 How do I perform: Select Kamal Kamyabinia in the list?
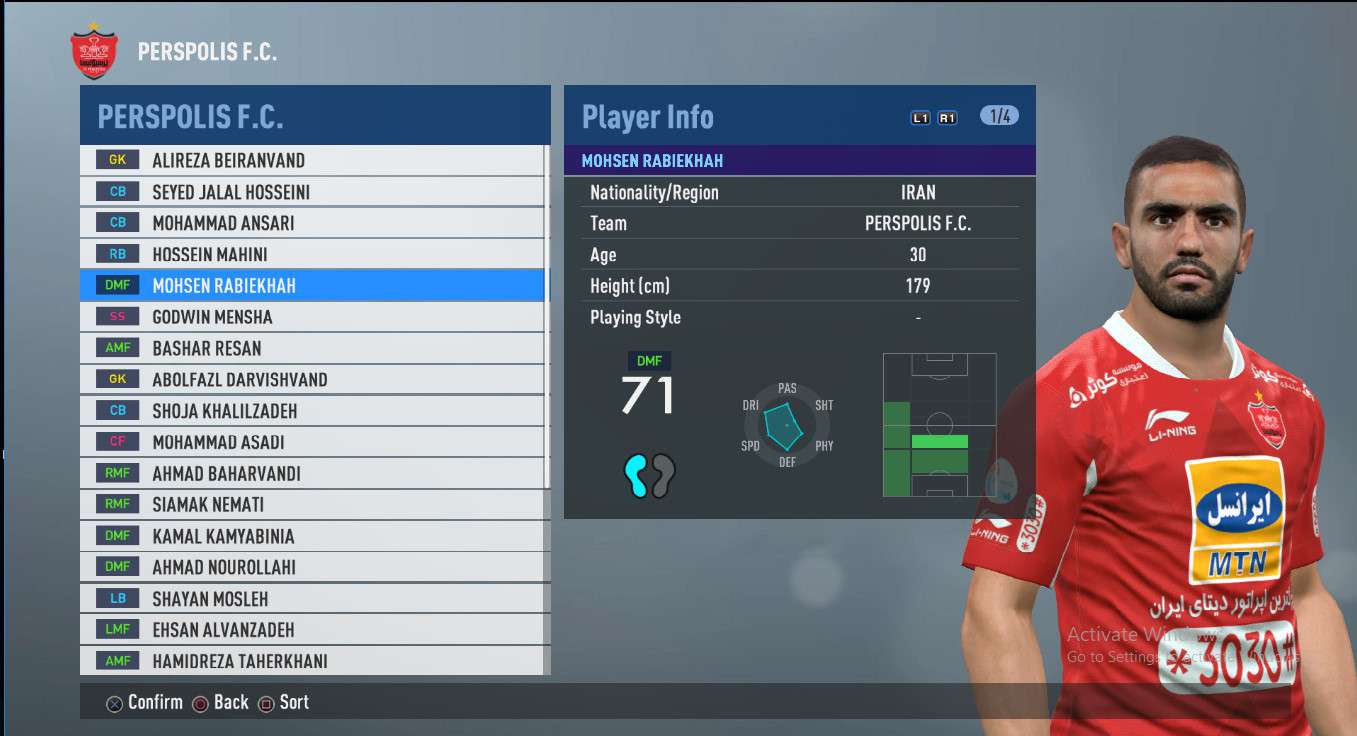coord(312,536)
